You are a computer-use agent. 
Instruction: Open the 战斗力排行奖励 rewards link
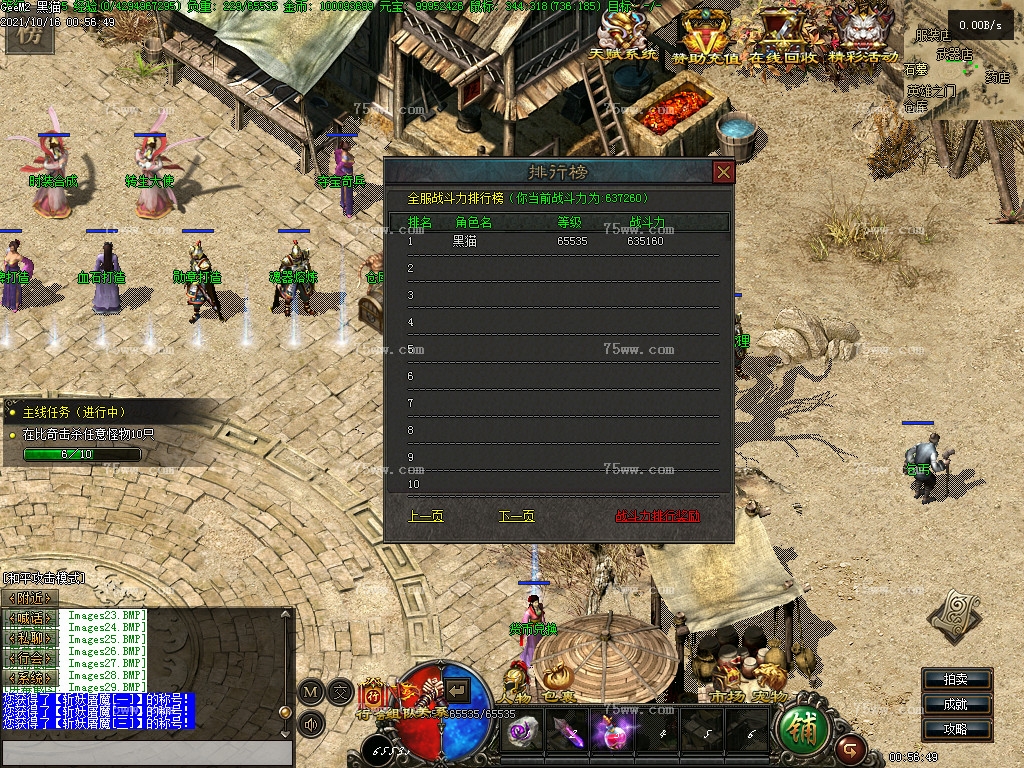click(x=657, y=516)
